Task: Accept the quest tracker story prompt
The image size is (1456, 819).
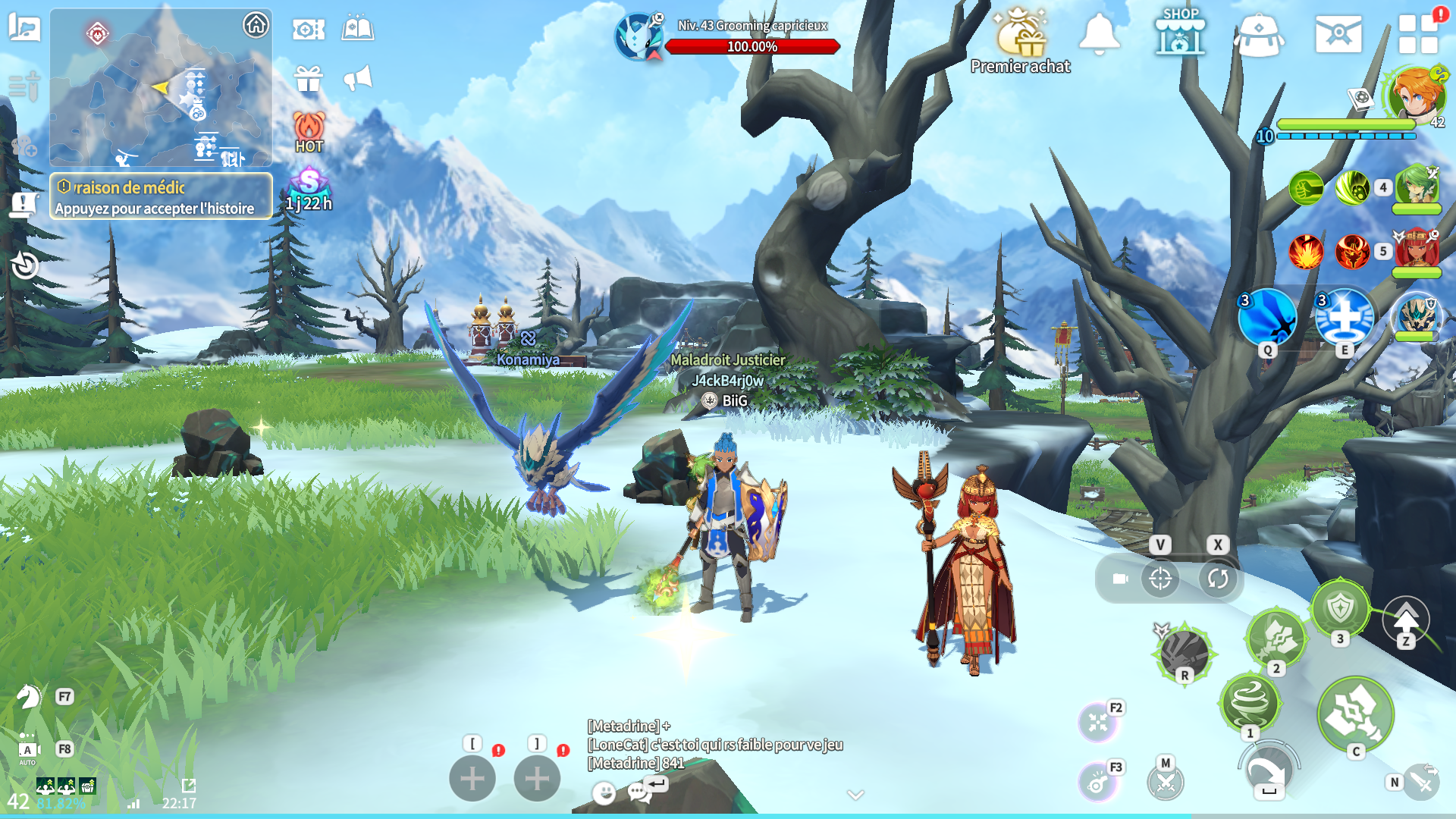Action: coord(161,196)
